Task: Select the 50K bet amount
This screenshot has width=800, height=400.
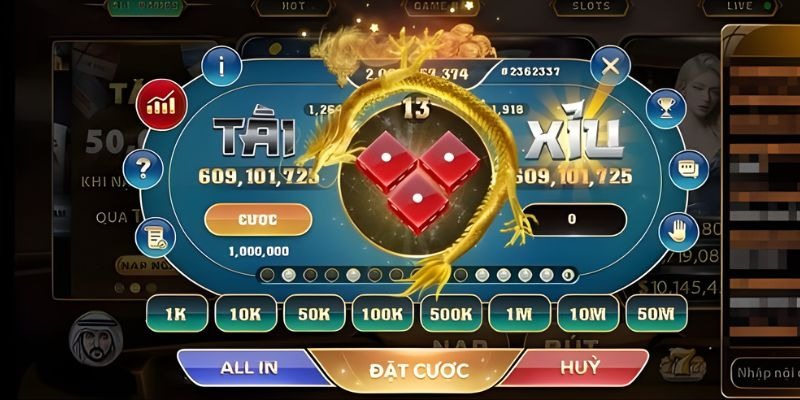Action: coord(313,313)
